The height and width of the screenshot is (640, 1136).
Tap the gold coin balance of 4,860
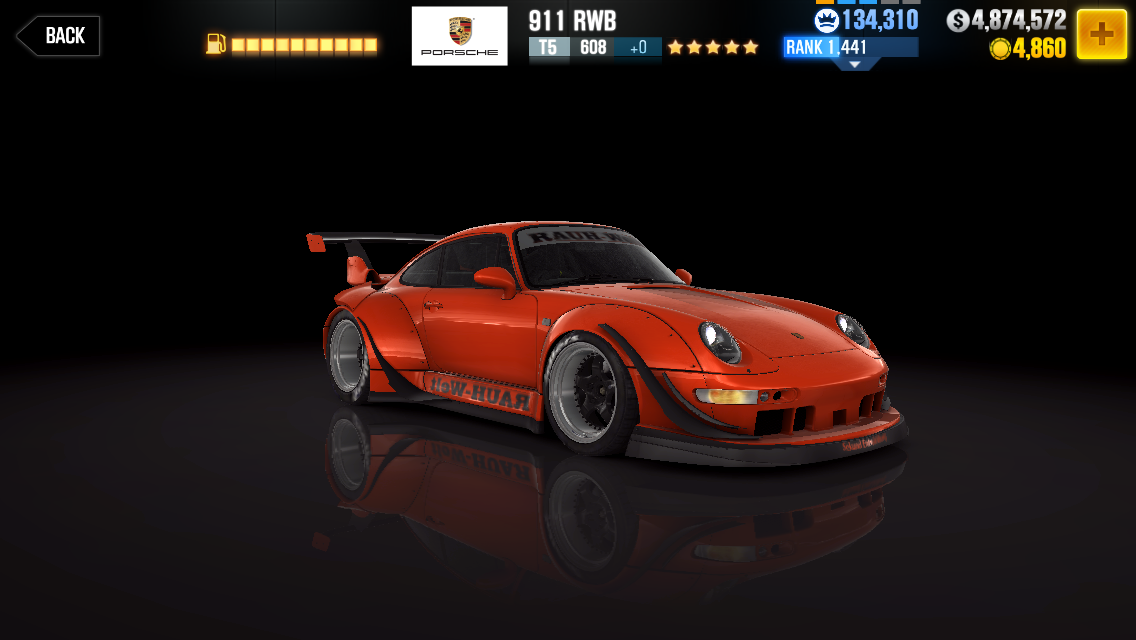tap(1027, 48)
